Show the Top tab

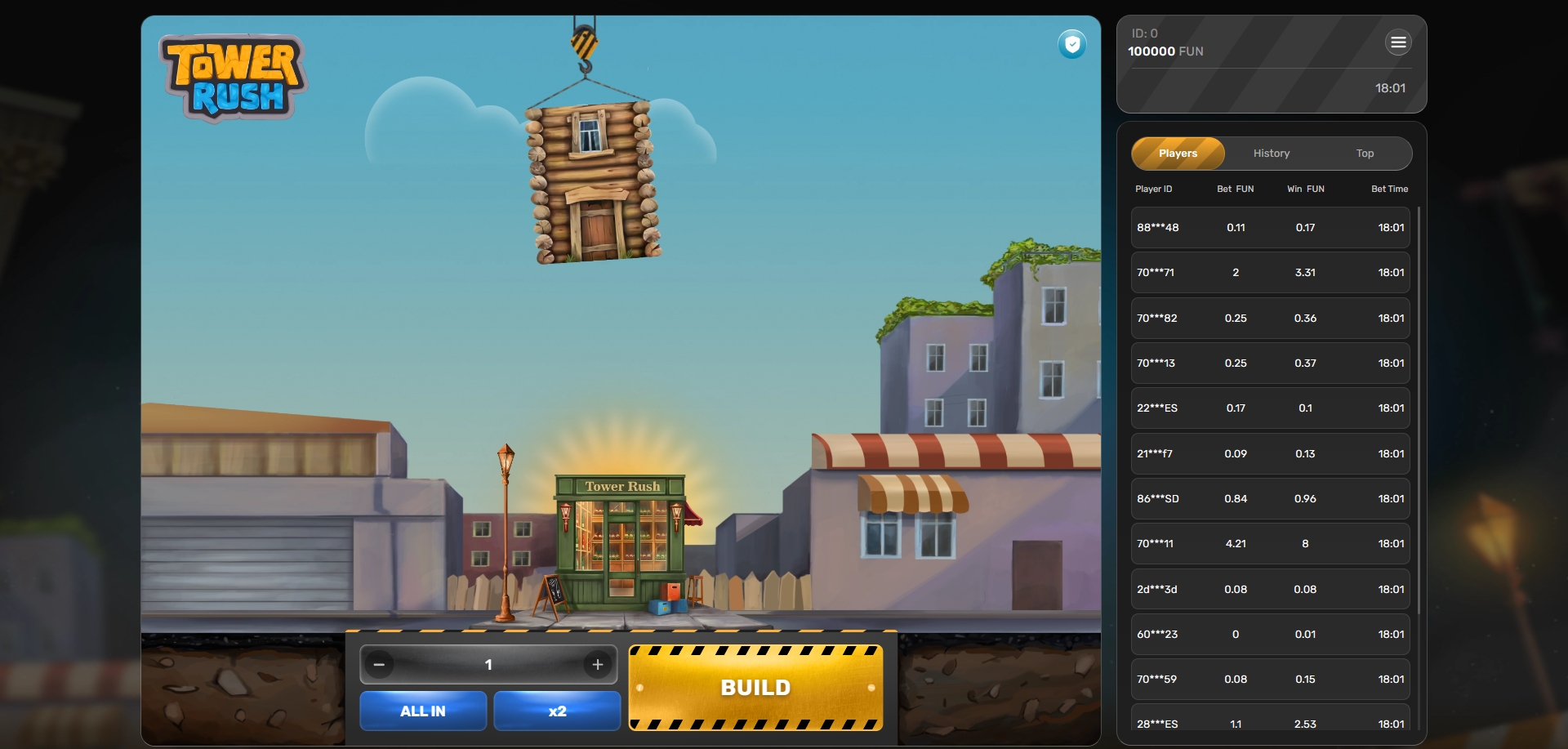(1365, 154)
